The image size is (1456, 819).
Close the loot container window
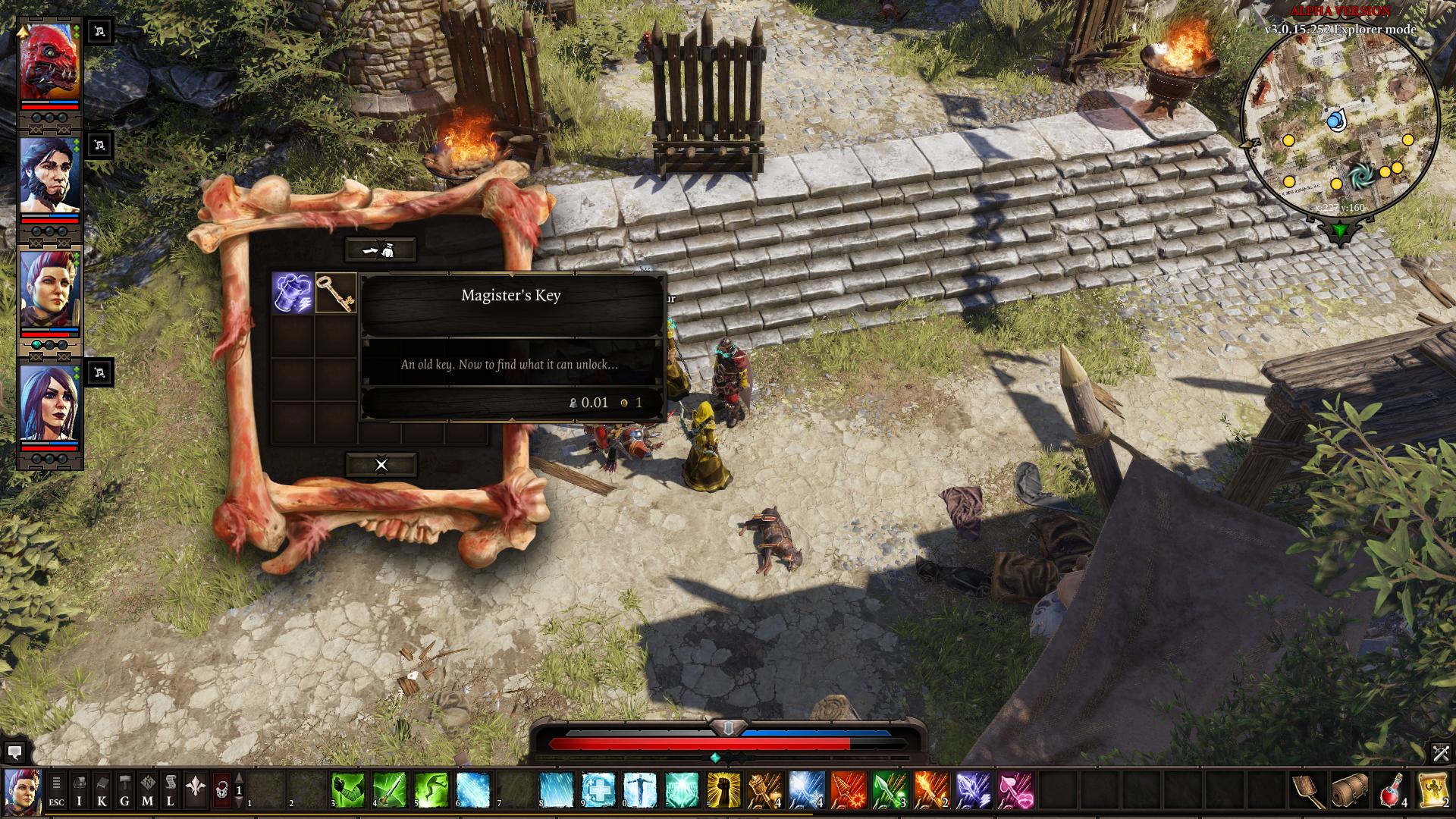(381, 465)
